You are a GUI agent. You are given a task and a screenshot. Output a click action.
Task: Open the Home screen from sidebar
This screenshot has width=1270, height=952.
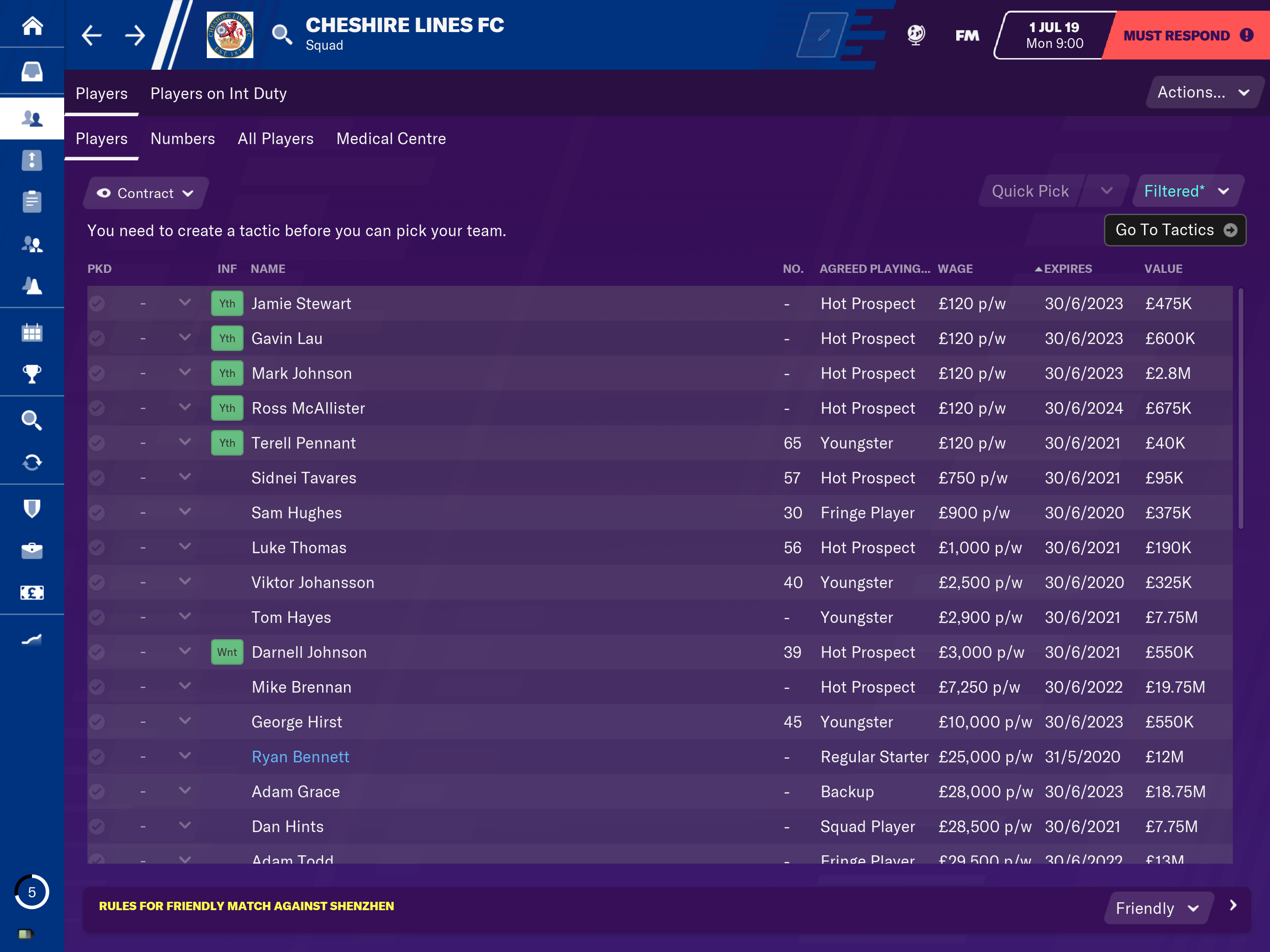(32, 26)
